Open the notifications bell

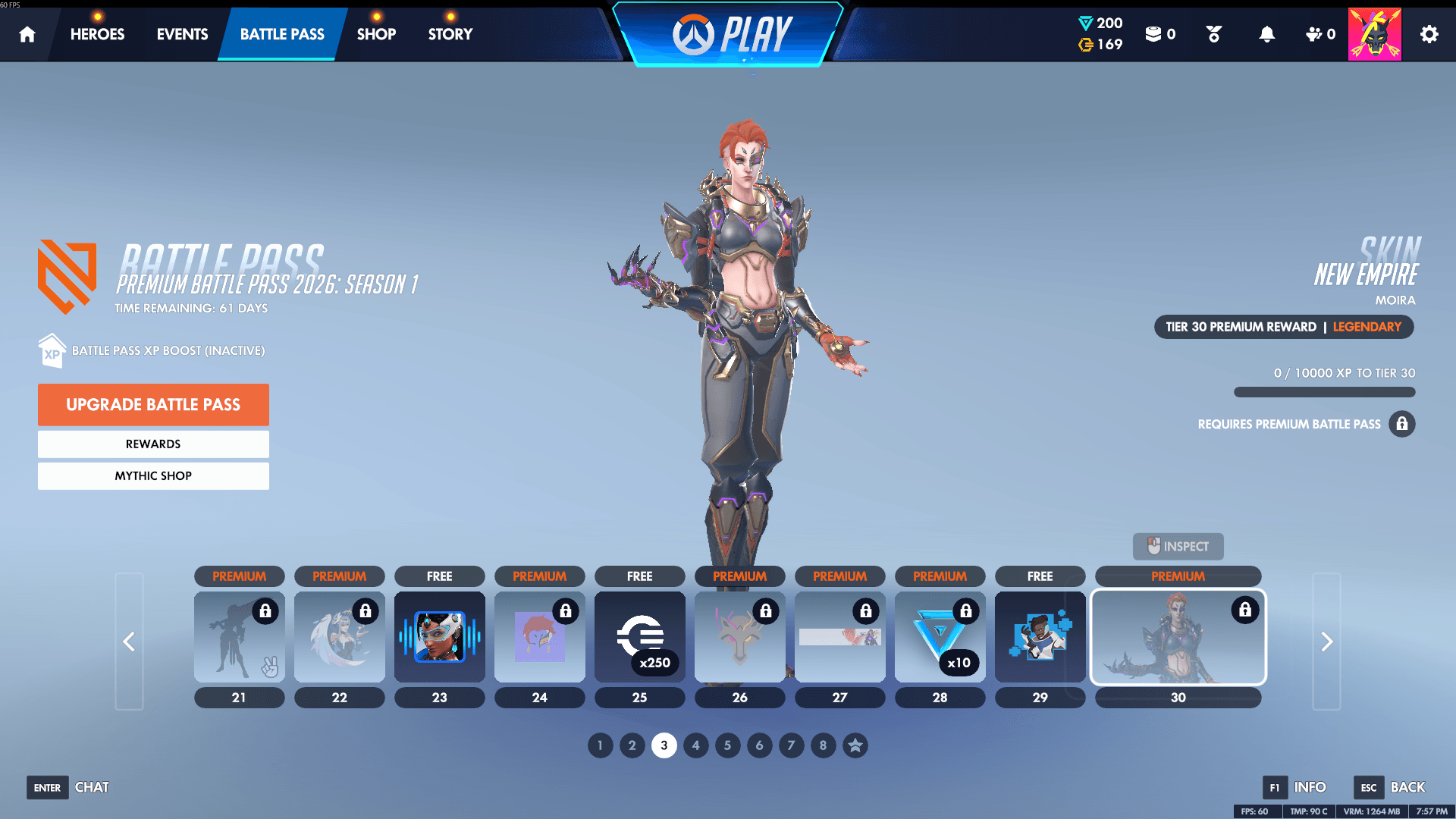tap(1266, 34)
